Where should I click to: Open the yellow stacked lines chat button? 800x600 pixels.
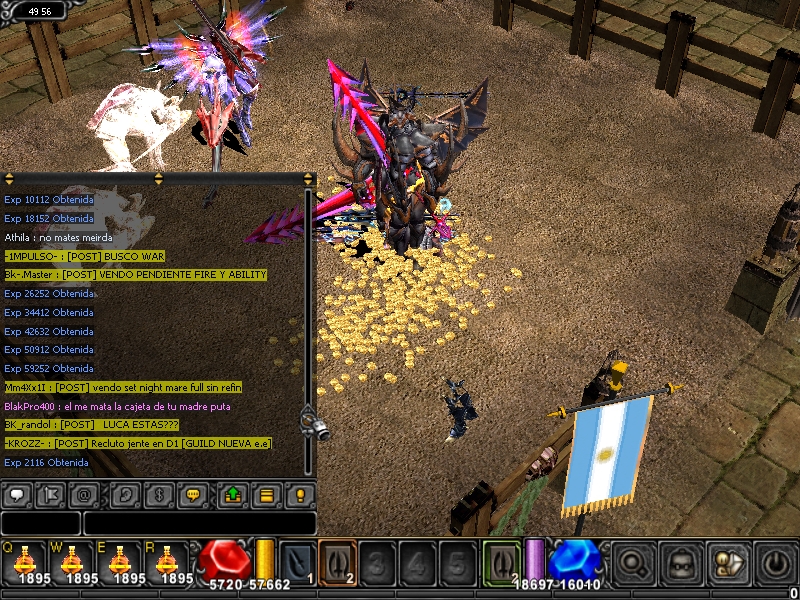(266, 495)
